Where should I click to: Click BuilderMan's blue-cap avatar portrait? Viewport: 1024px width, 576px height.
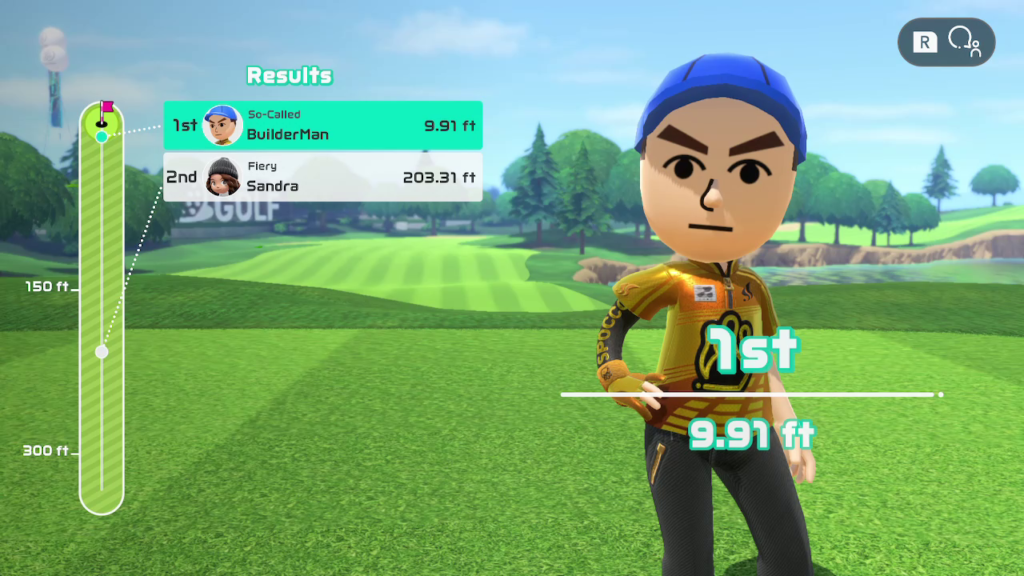222,126
